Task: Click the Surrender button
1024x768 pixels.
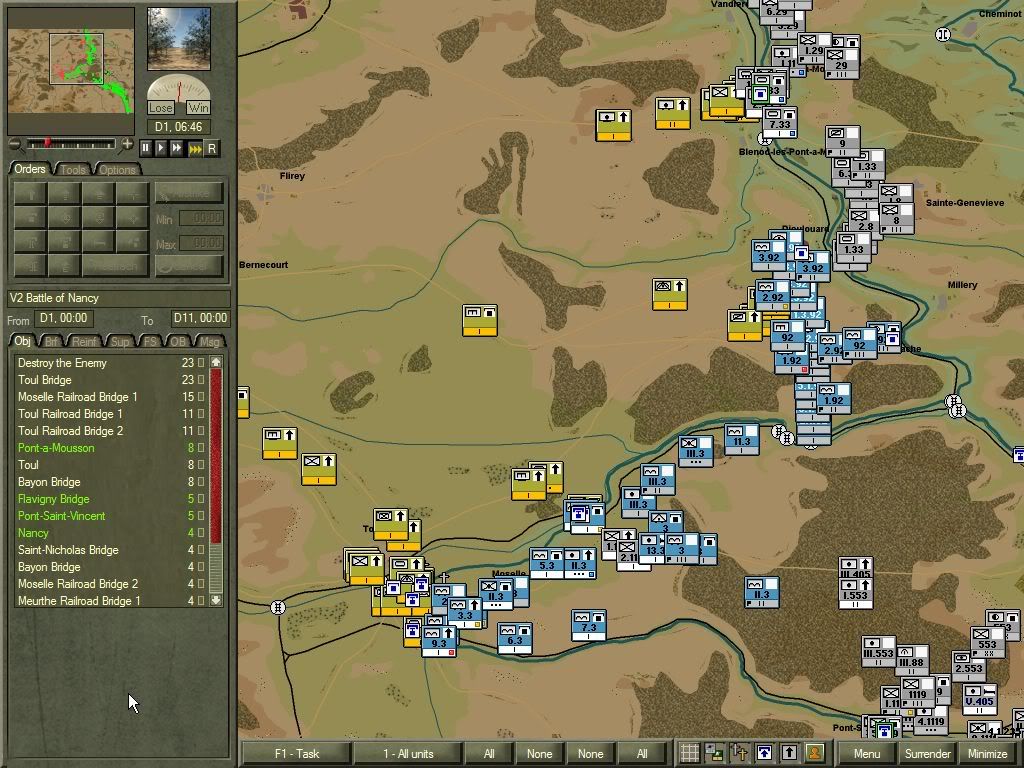Action: [927, 754]
